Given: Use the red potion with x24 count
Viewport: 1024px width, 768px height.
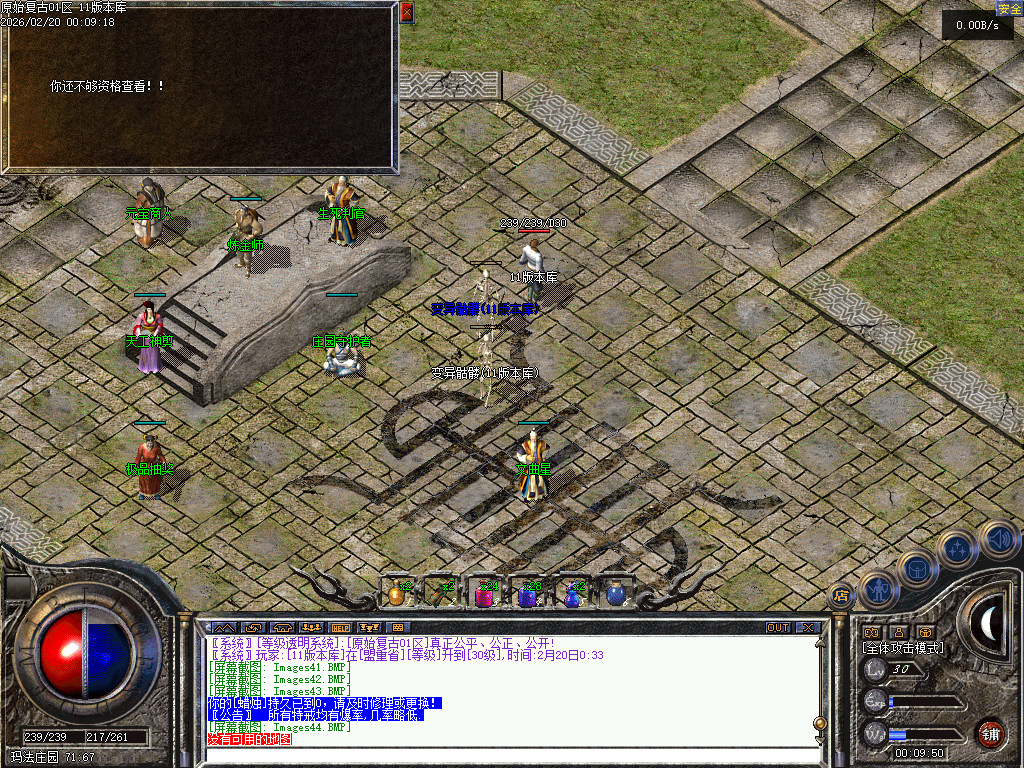Looking at the screenshot, I should click(484, 595).
